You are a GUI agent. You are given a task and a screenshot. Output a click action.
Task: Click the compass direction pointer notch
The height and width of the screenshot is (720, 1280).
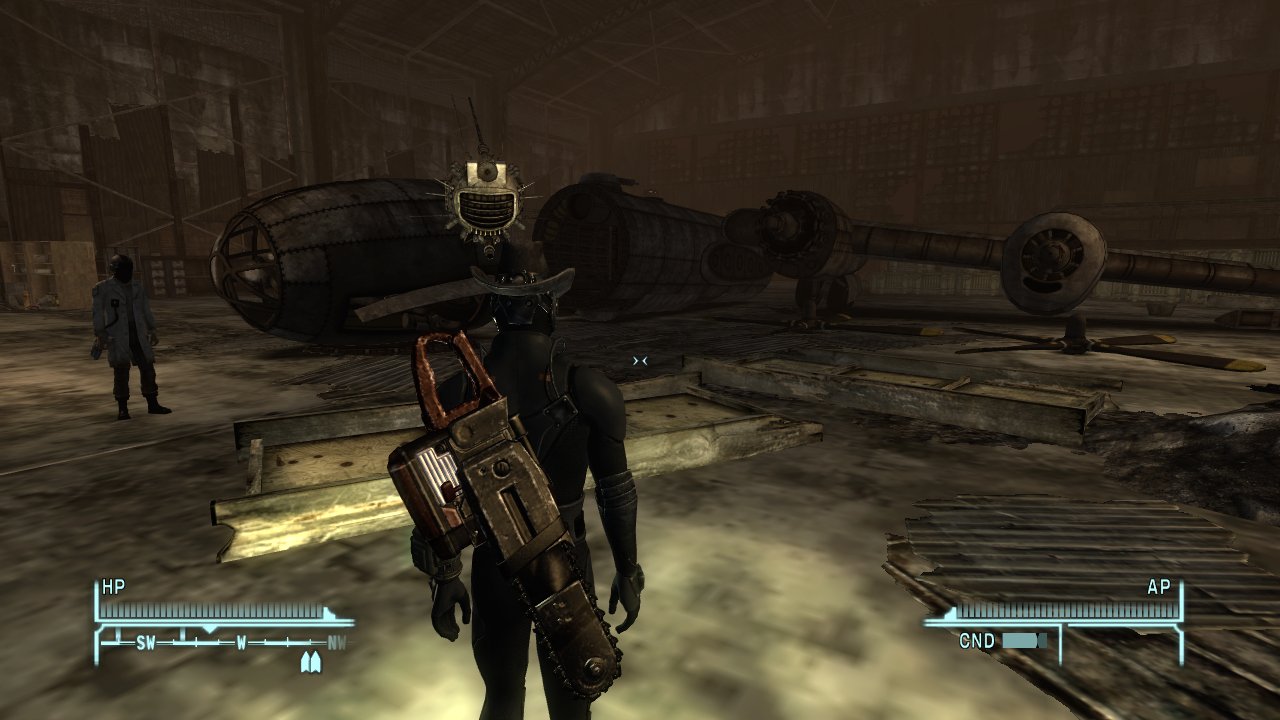pos(211,627)
